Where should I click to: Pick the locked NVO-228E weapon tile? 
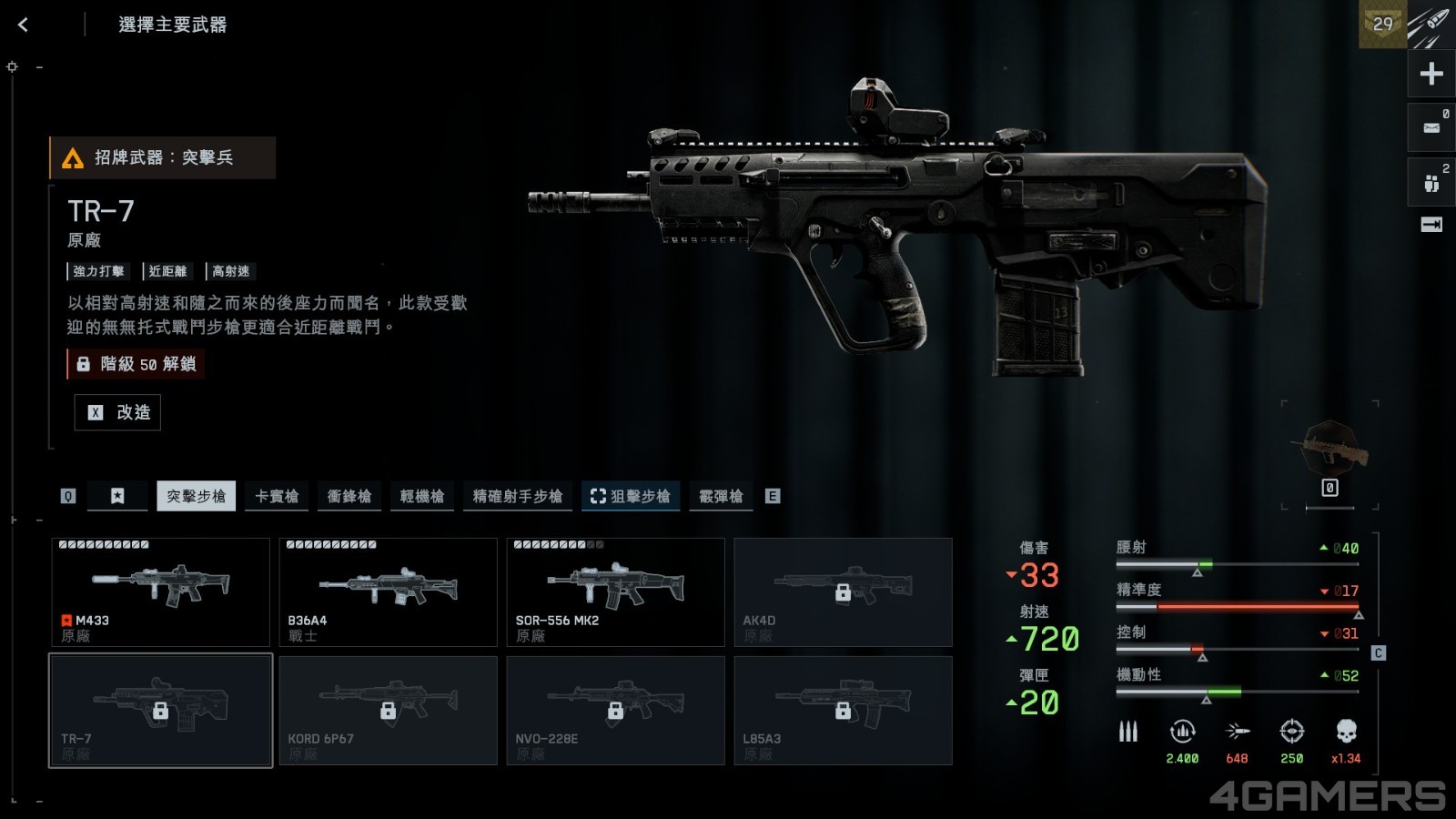pyautogui.click(x=615, y=710)
